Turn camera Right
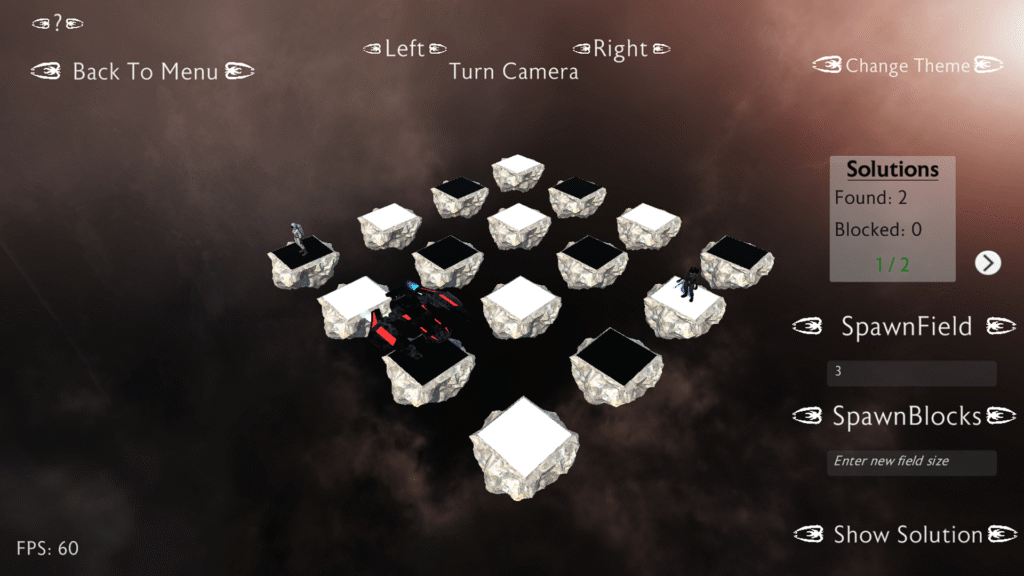Viewport: 1024px width, 576px height. [x=620, y=48]
